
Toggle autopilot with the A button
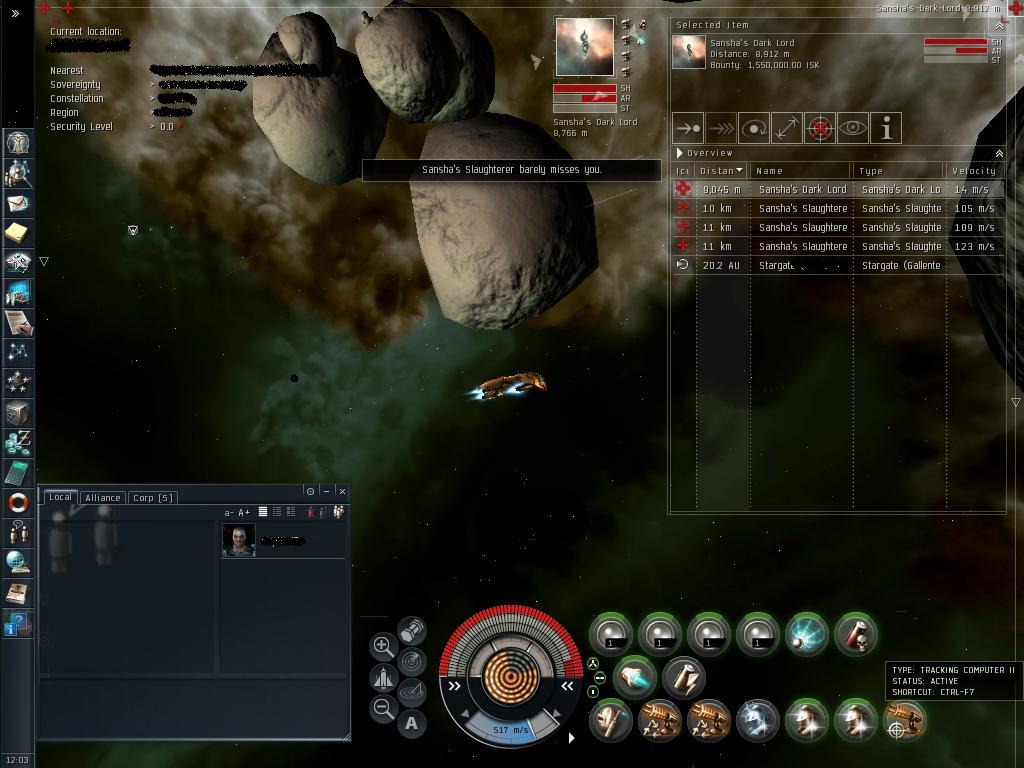coord(412,723)
